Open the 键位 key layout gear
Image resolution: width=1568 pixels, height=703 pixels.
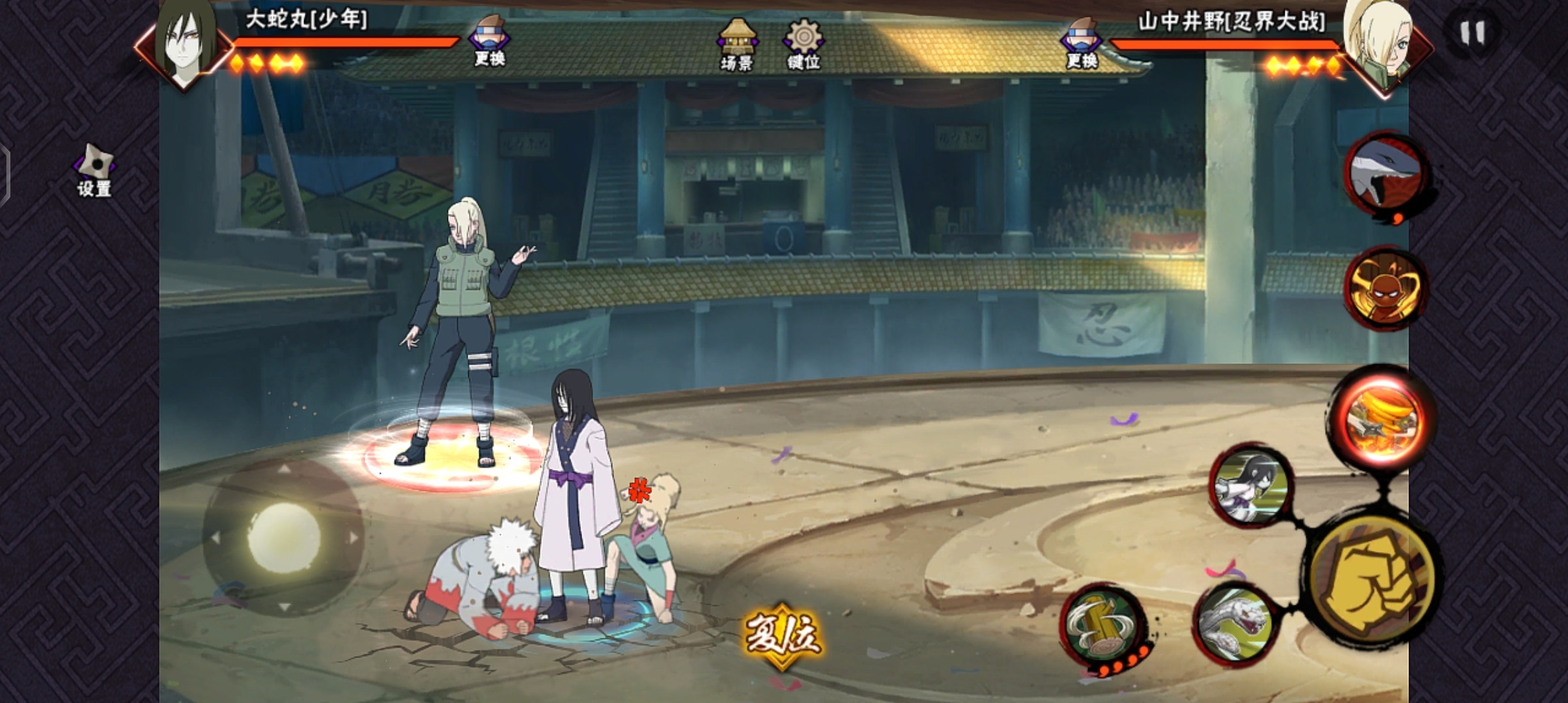[804, 43]
